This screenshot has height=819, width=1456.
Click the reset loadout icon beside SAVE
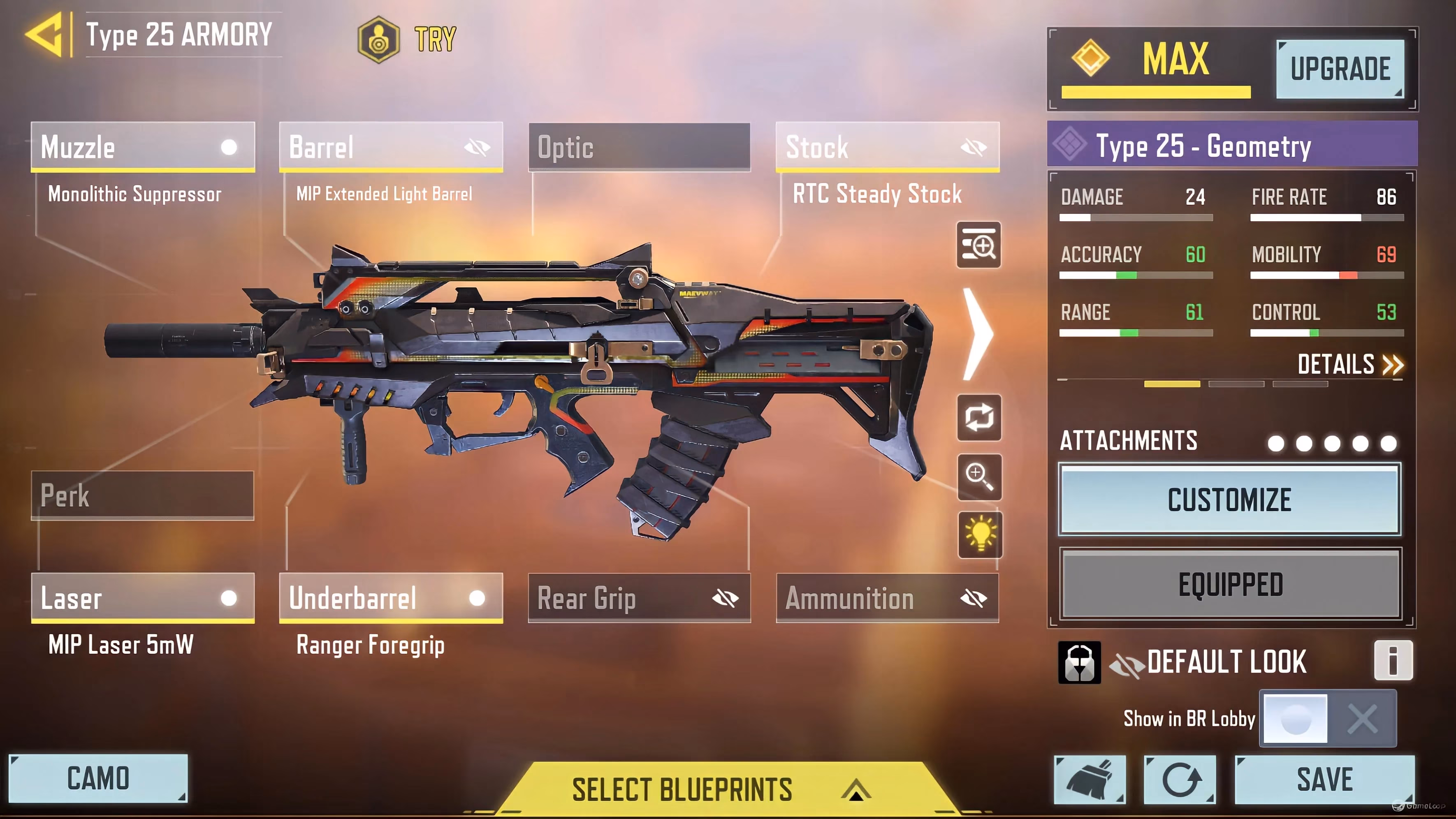pos(1181,780)
